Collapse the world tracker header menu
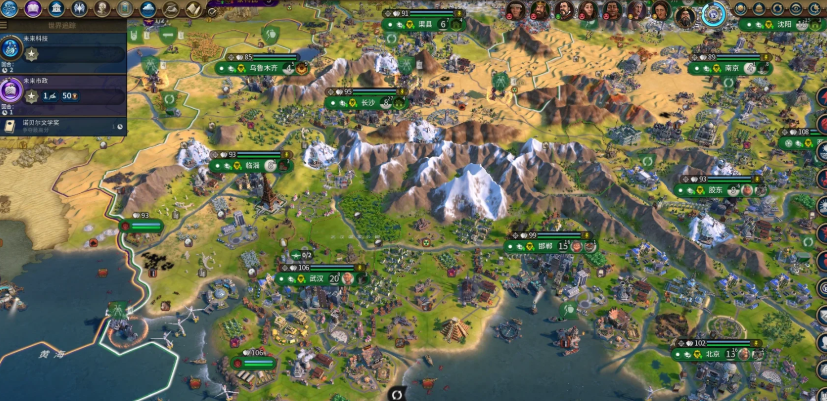Image resolution: width=827 pixels, height=401 pixels. coord(8,28)
